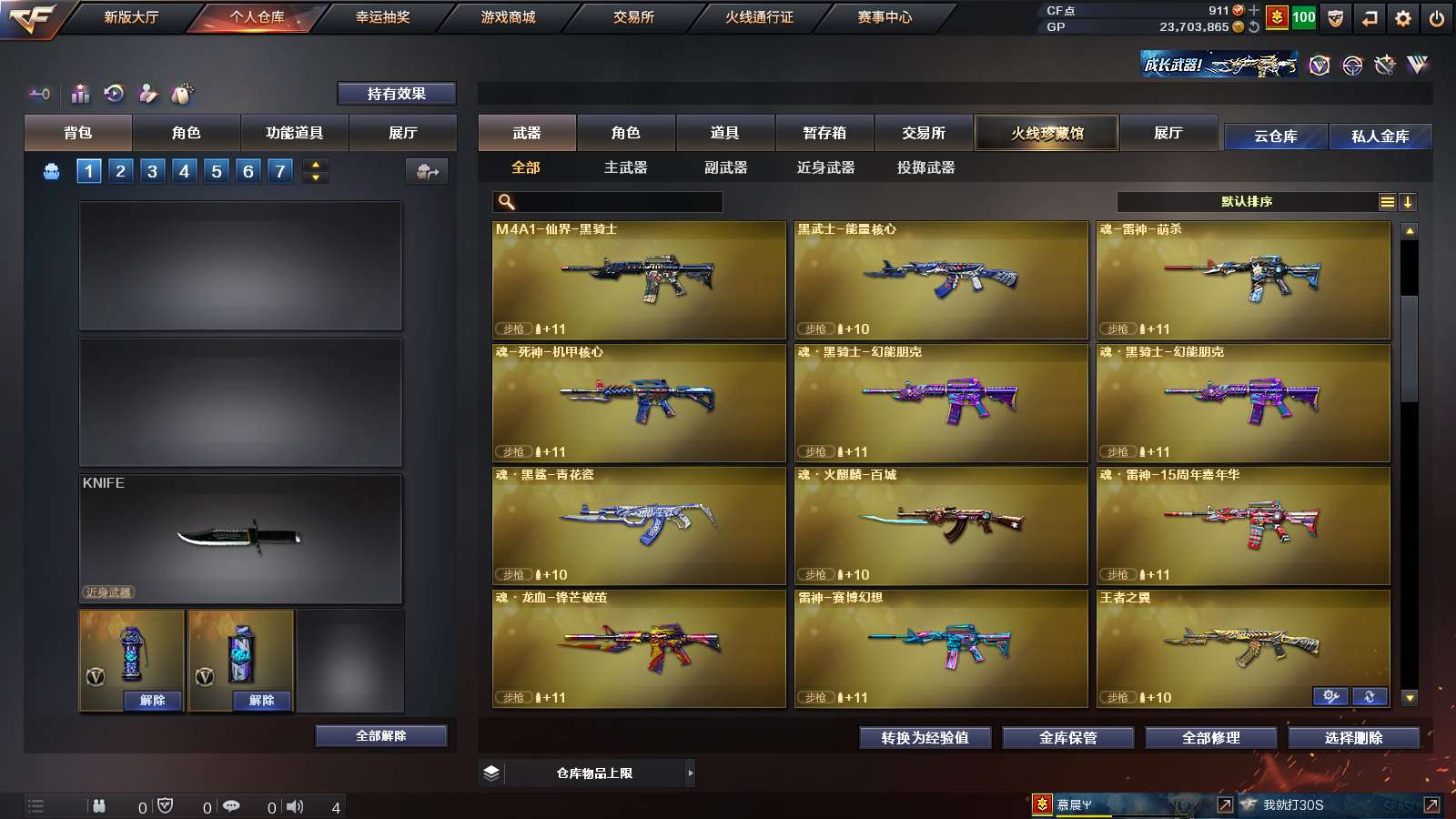Open the gear settings icon
The height and width of the screenshot is (819, 1456).
point(1402,18)
